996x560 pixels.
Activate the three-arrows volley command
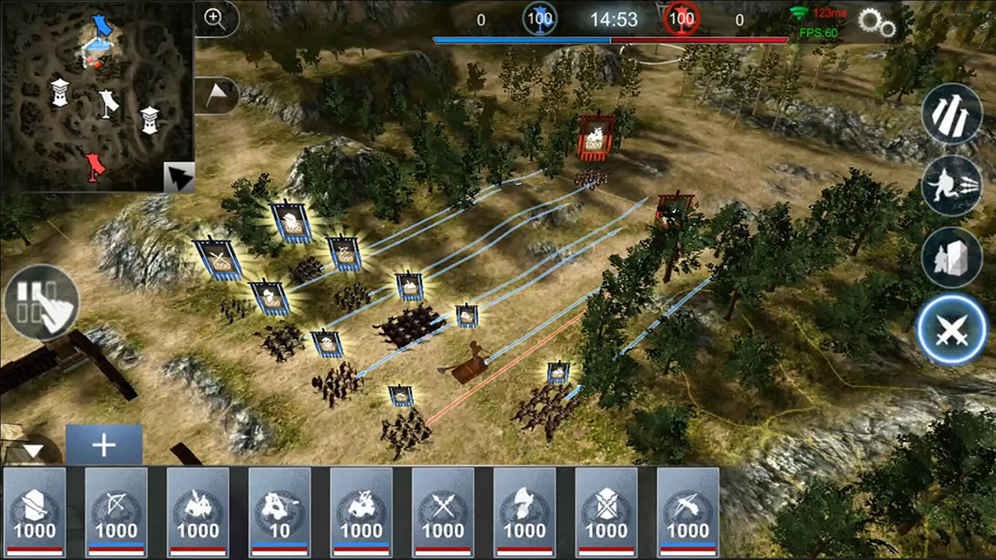point(950,114)
